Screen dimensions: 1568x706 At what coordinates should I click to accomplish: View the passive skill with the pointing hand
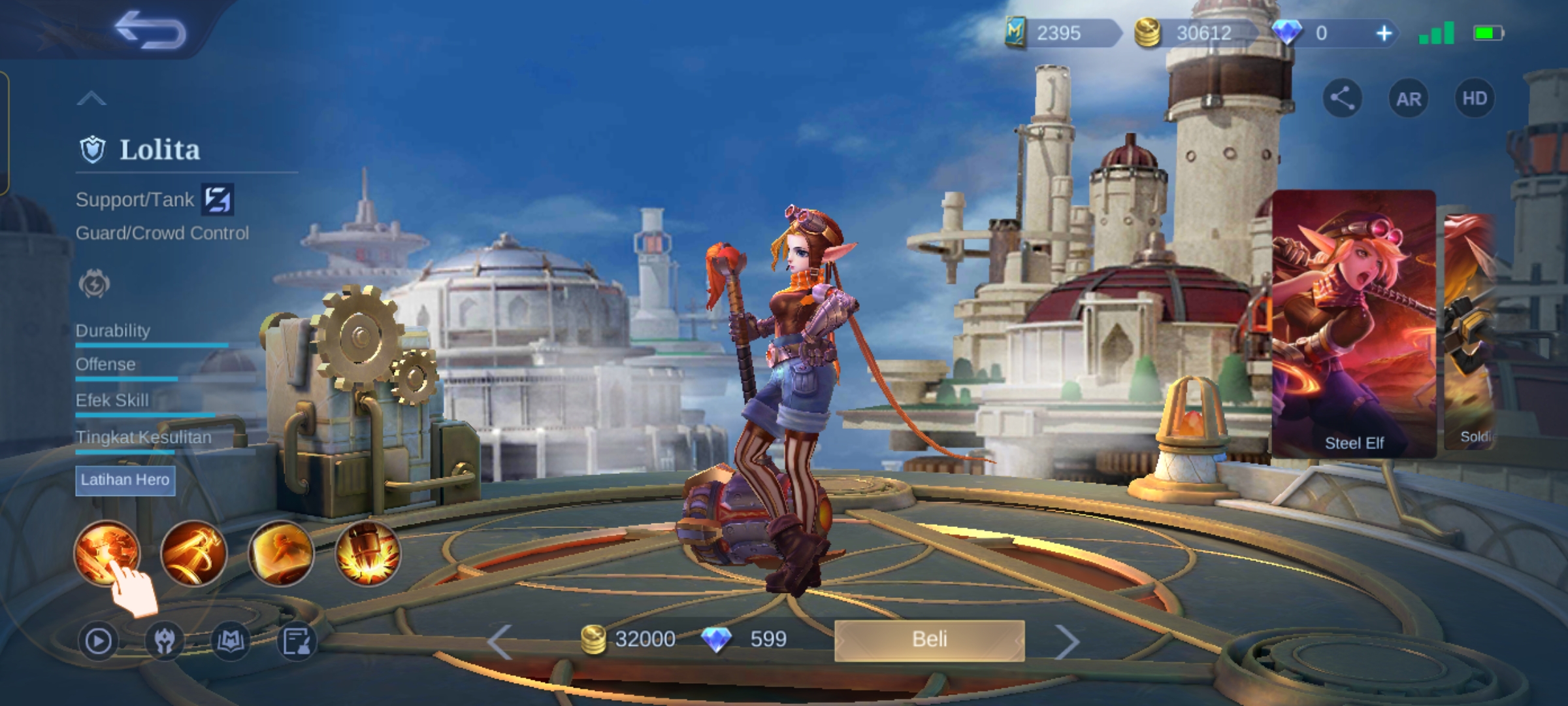106,553
